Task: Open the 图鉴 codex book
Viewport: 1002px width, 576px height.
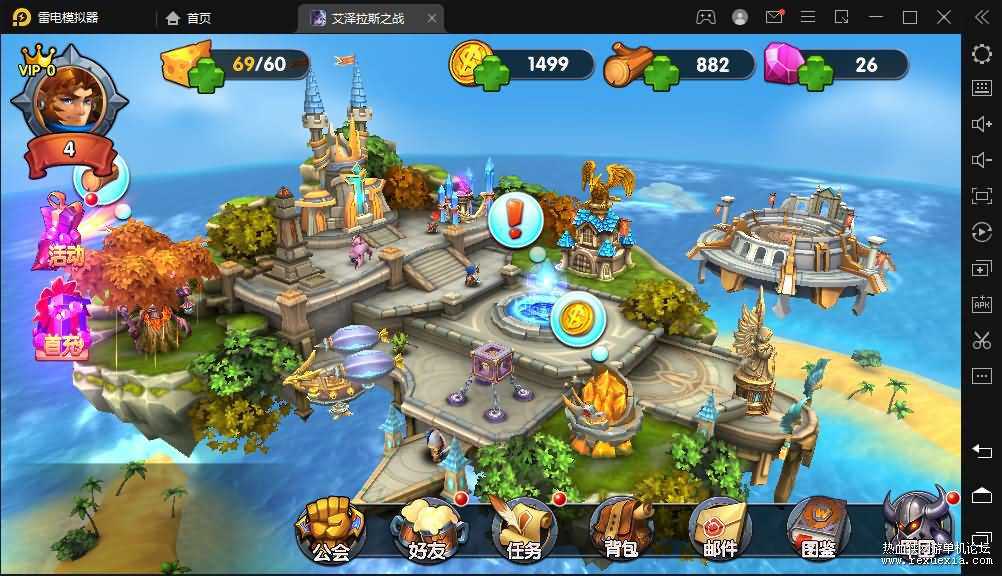Action: point(818,528)
